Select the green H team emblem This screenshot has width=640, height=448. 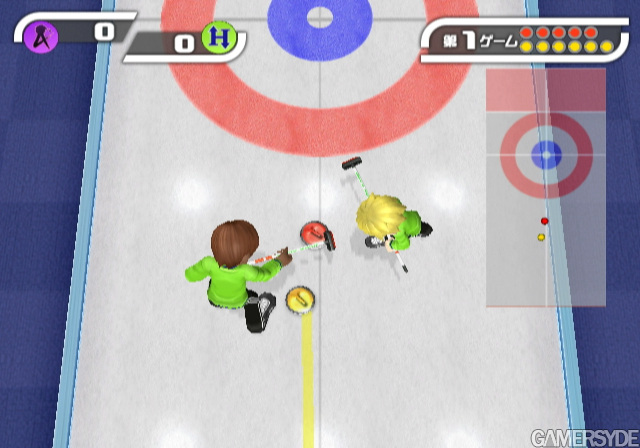(x=216, y=39)
